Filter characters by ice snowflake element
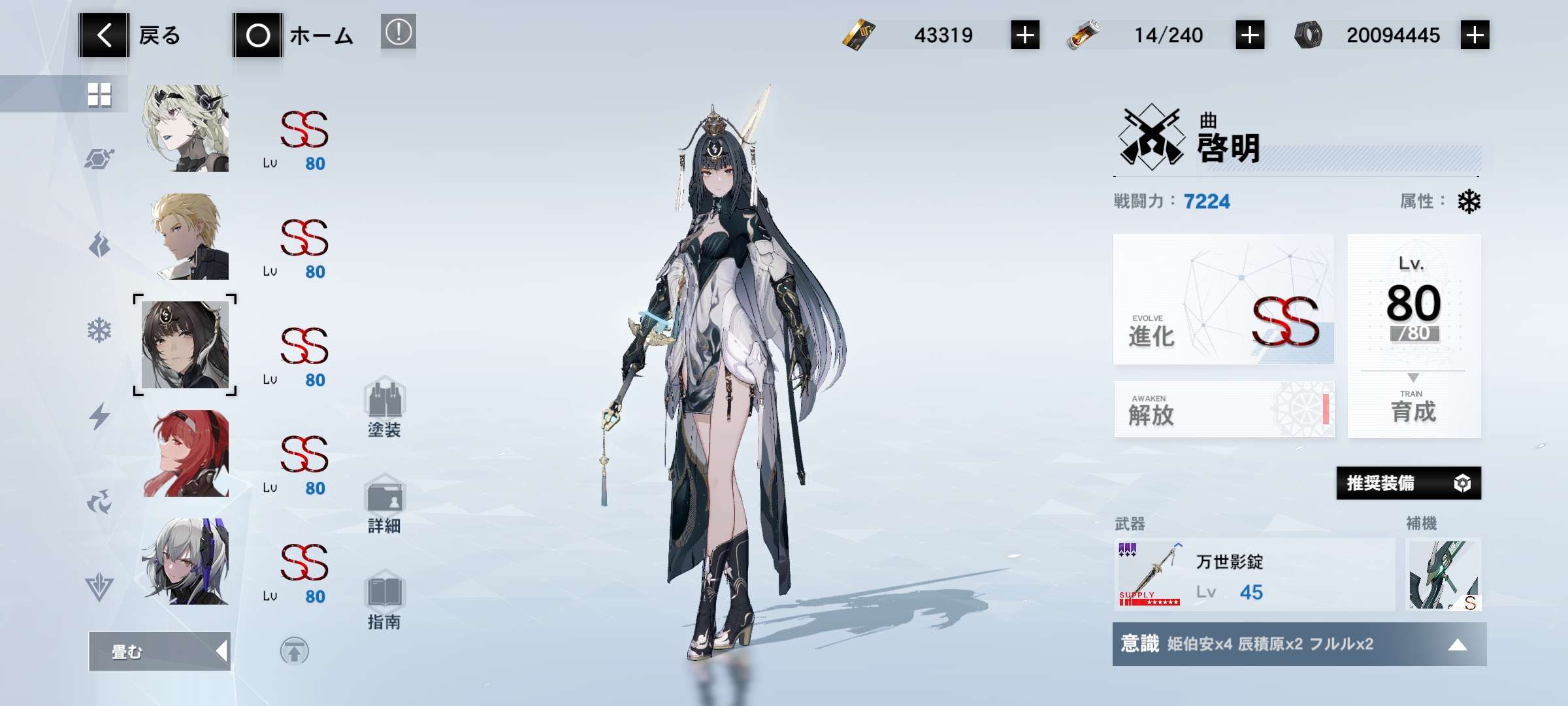This screenshot has width=1568, height=706. 99,331
